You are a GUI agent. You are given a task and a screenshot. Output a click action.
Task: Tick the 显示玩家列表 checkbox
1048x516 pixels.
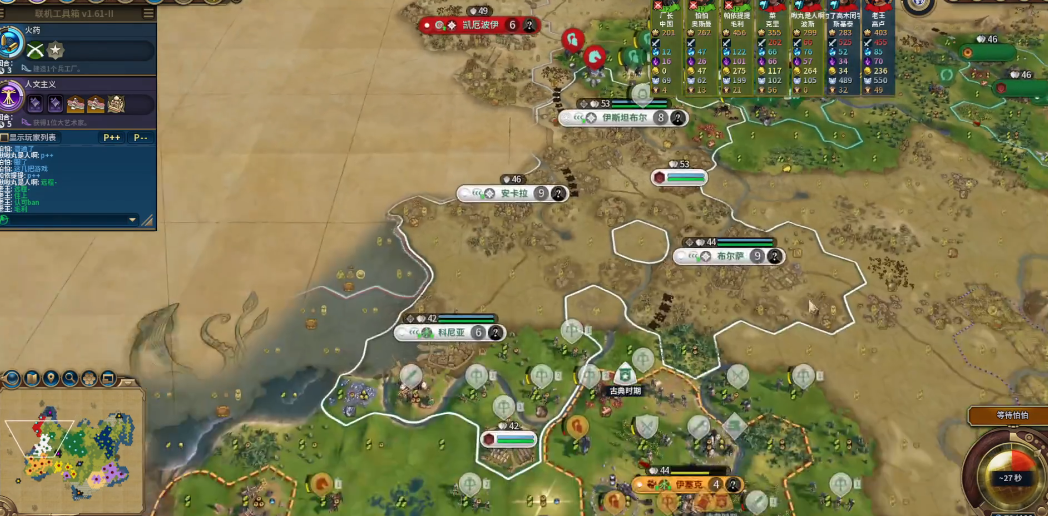[x=4, y=137]
